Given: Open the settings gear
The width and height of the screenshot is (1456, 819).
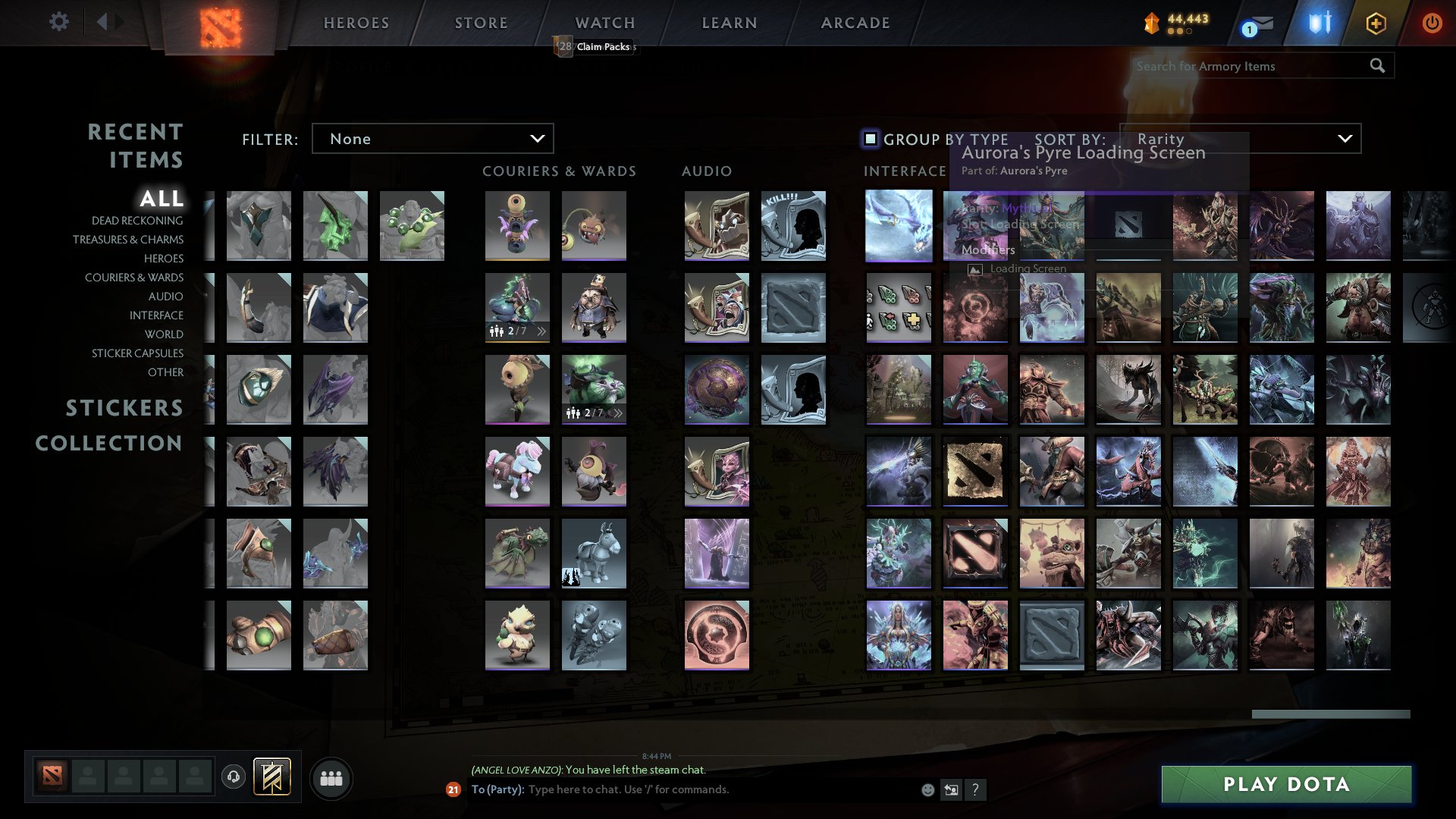Looking at the screenshot, I should click(58, 22).
